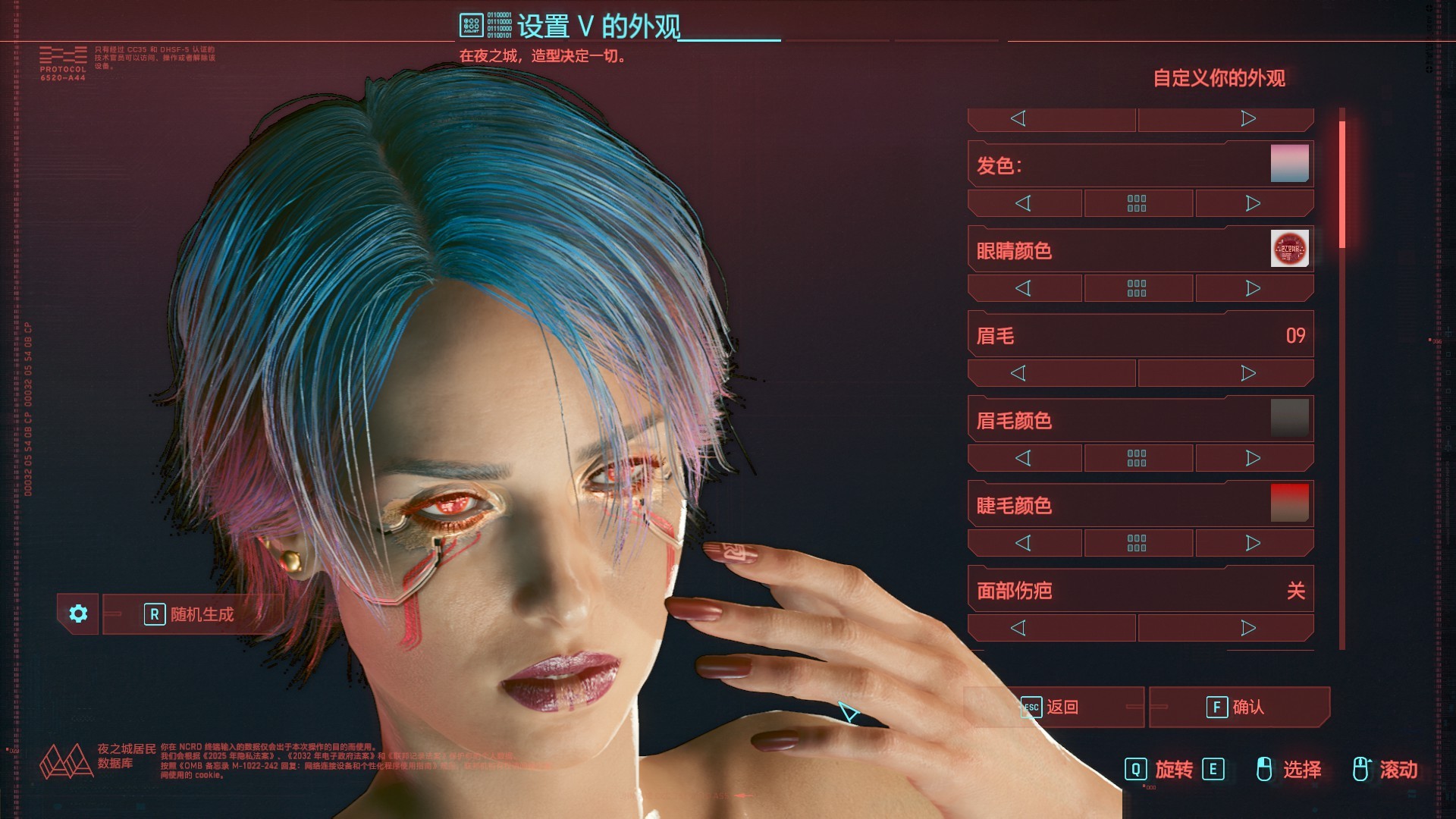Select previous eyelash color (睫毛颜色)
Image resolution: width=1456 pixels, height=819 pixels.
point(1023,543)
